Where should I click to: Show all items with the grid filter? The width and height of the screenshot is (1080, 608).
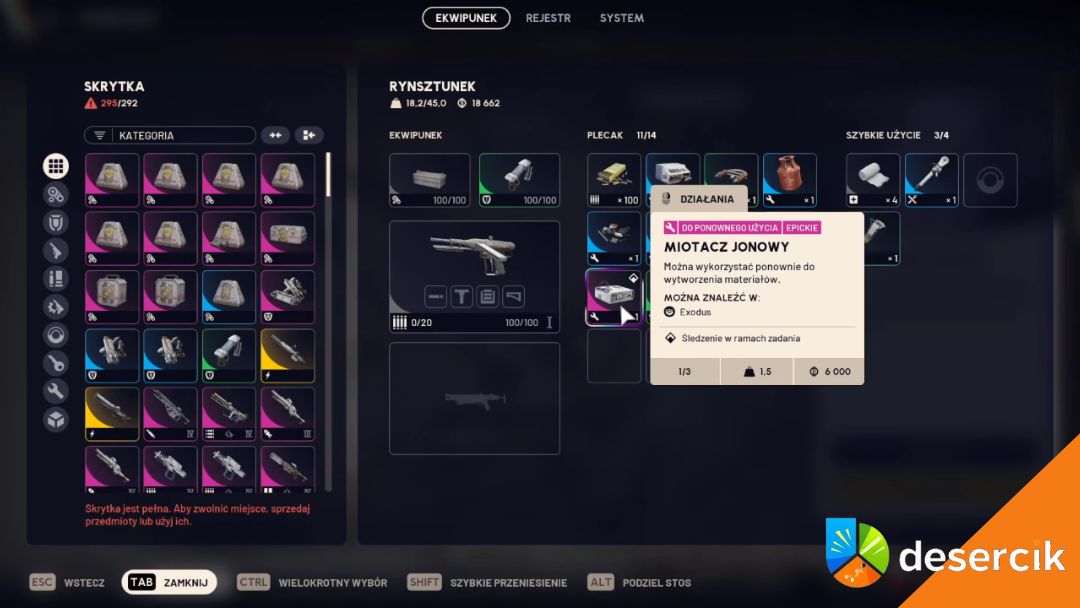[56, 167]
